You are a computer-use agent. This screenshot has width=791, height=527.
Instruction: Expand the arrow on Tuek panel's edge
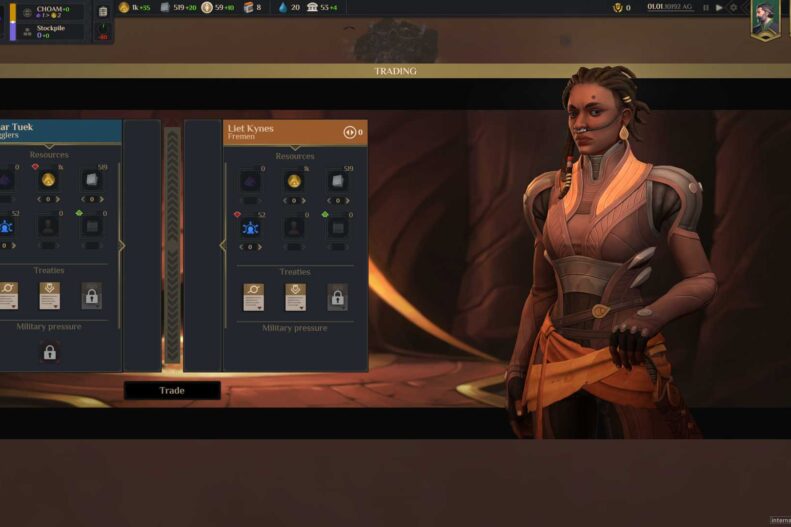(122, 245)
